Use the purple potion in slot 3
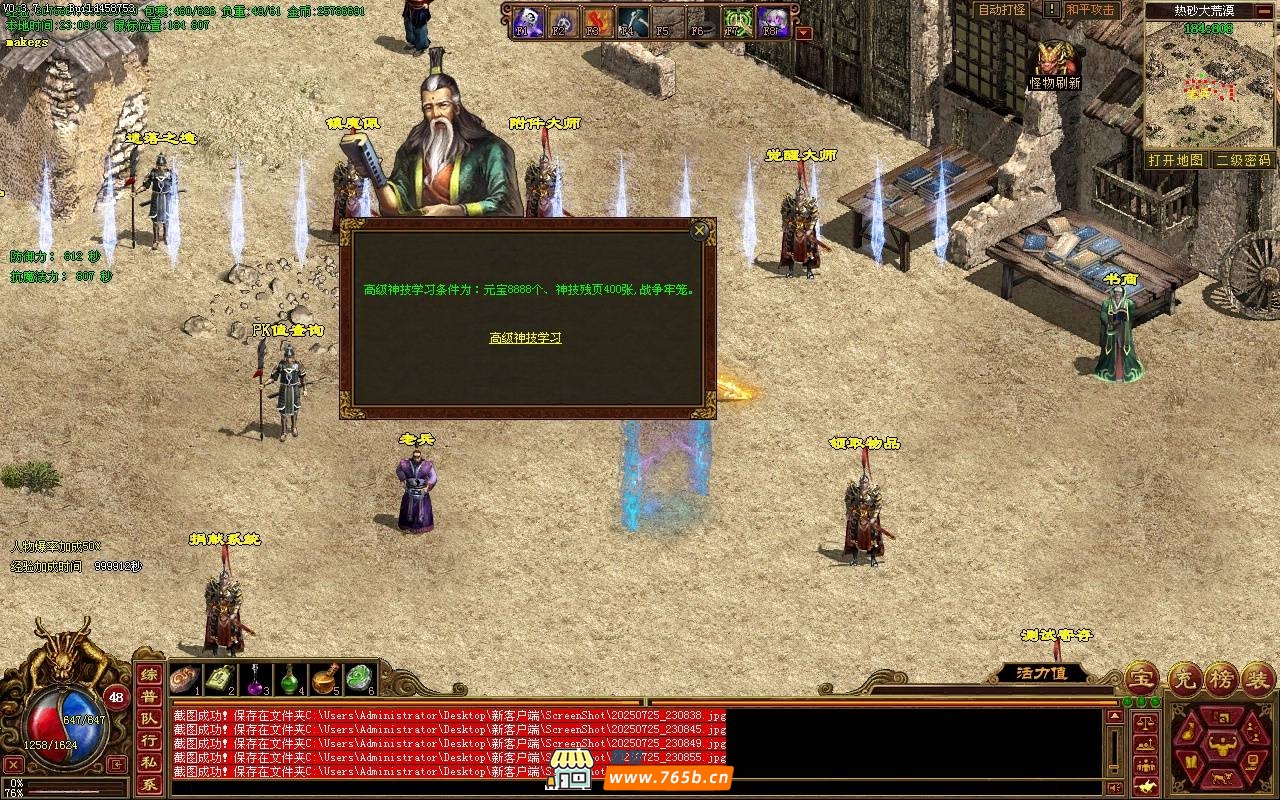 pos(255,680)
